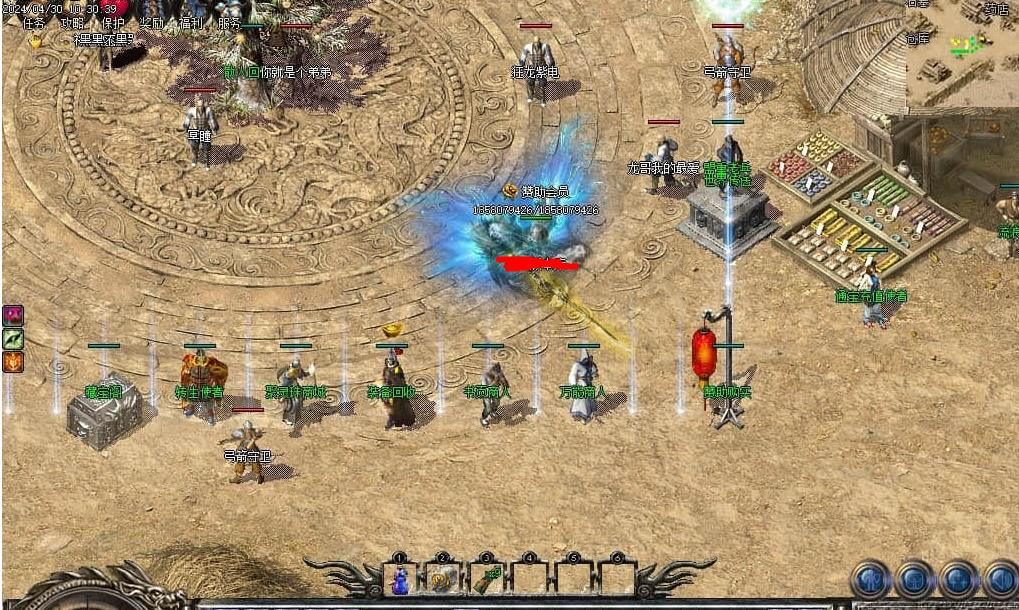The height and width of the screenshot is (610, 1019).
Task: Open the 攻略 guide menu
Action: point(73,23)
